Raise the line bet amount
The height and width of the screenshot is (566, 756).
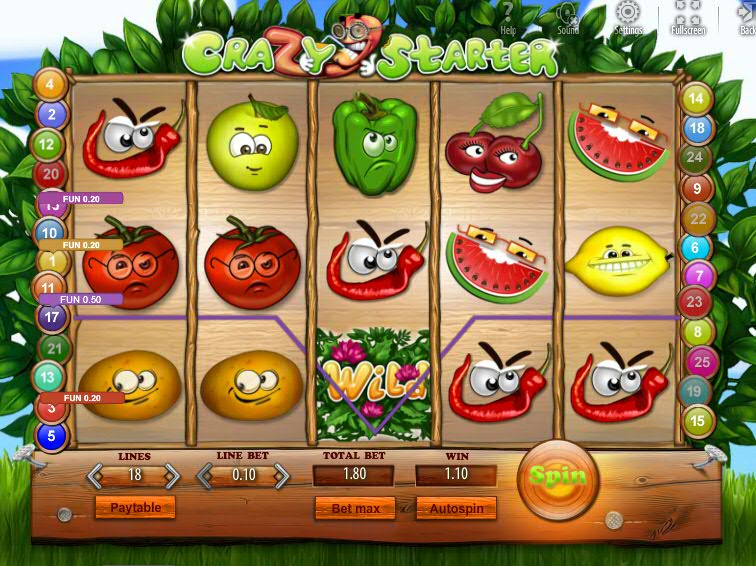point(281,475)
